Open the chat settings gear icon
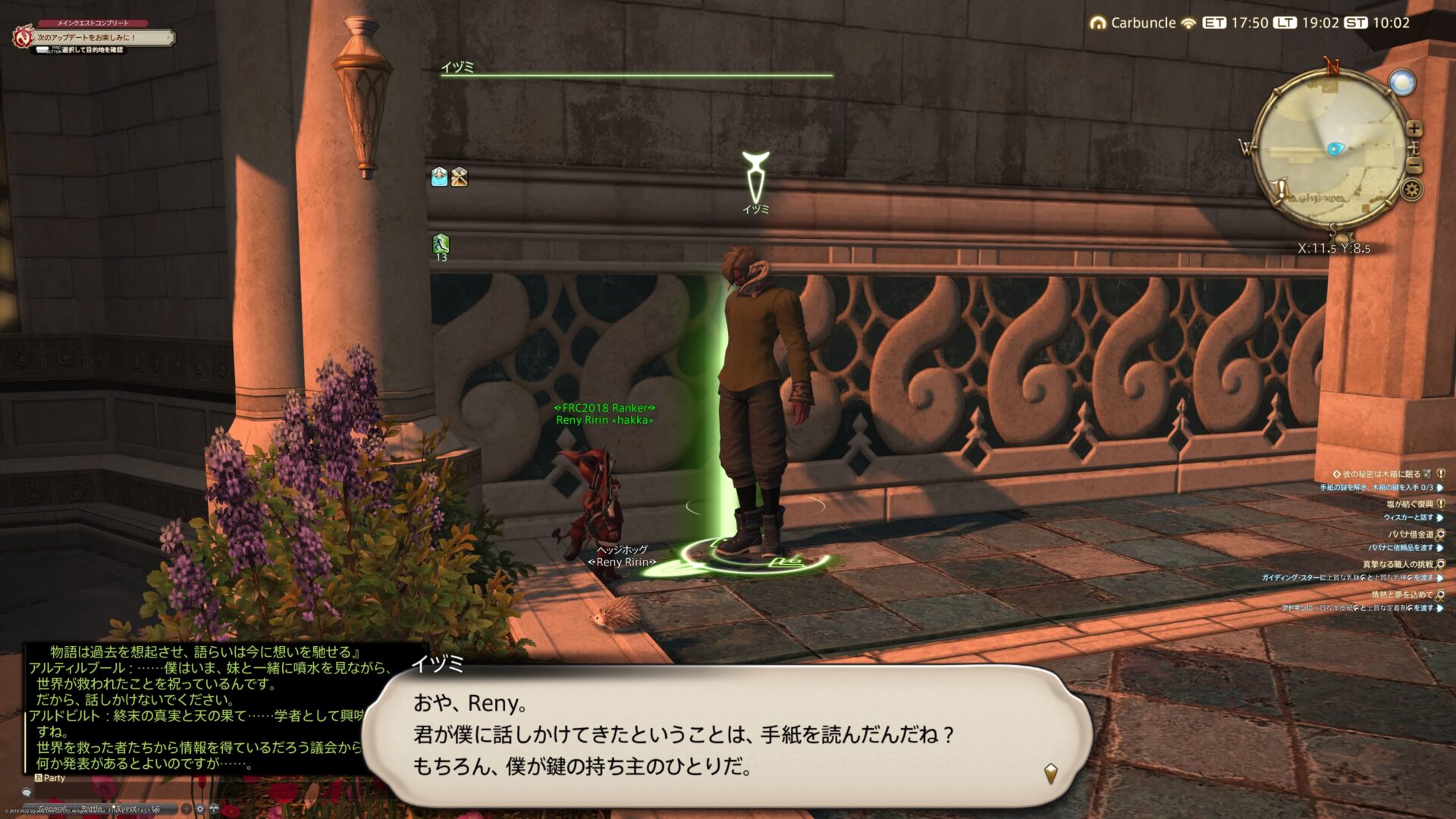 coord(200,808)
